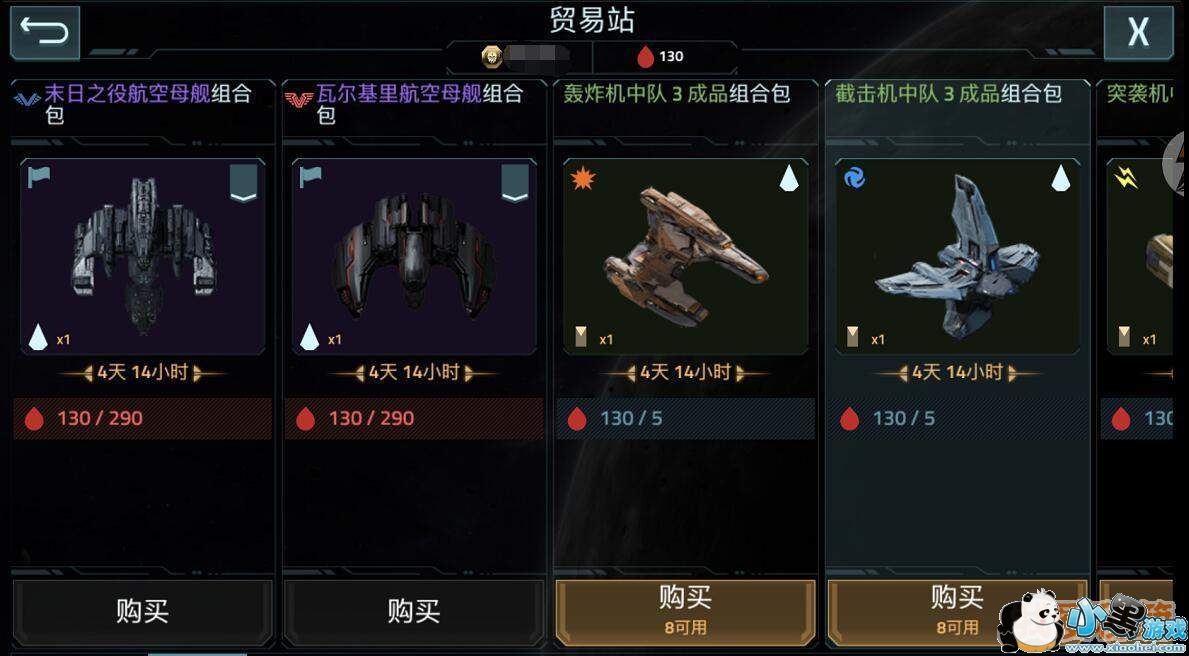
Task: Select the 末日之役 carrier ship image
Action: point(143,256)
